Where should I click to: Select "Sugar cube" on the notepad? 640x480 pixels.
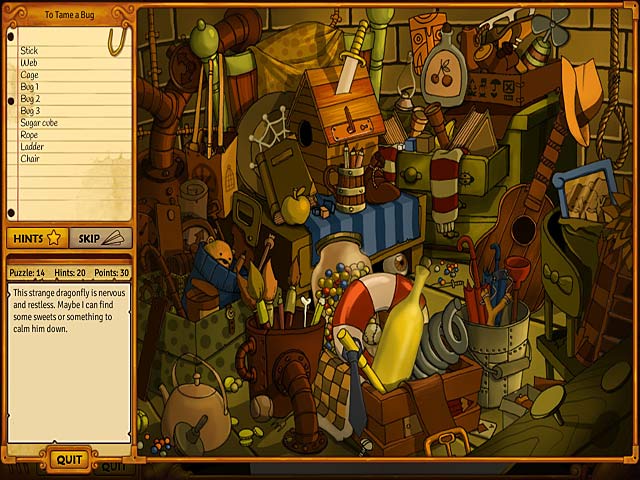pos(40,122)
